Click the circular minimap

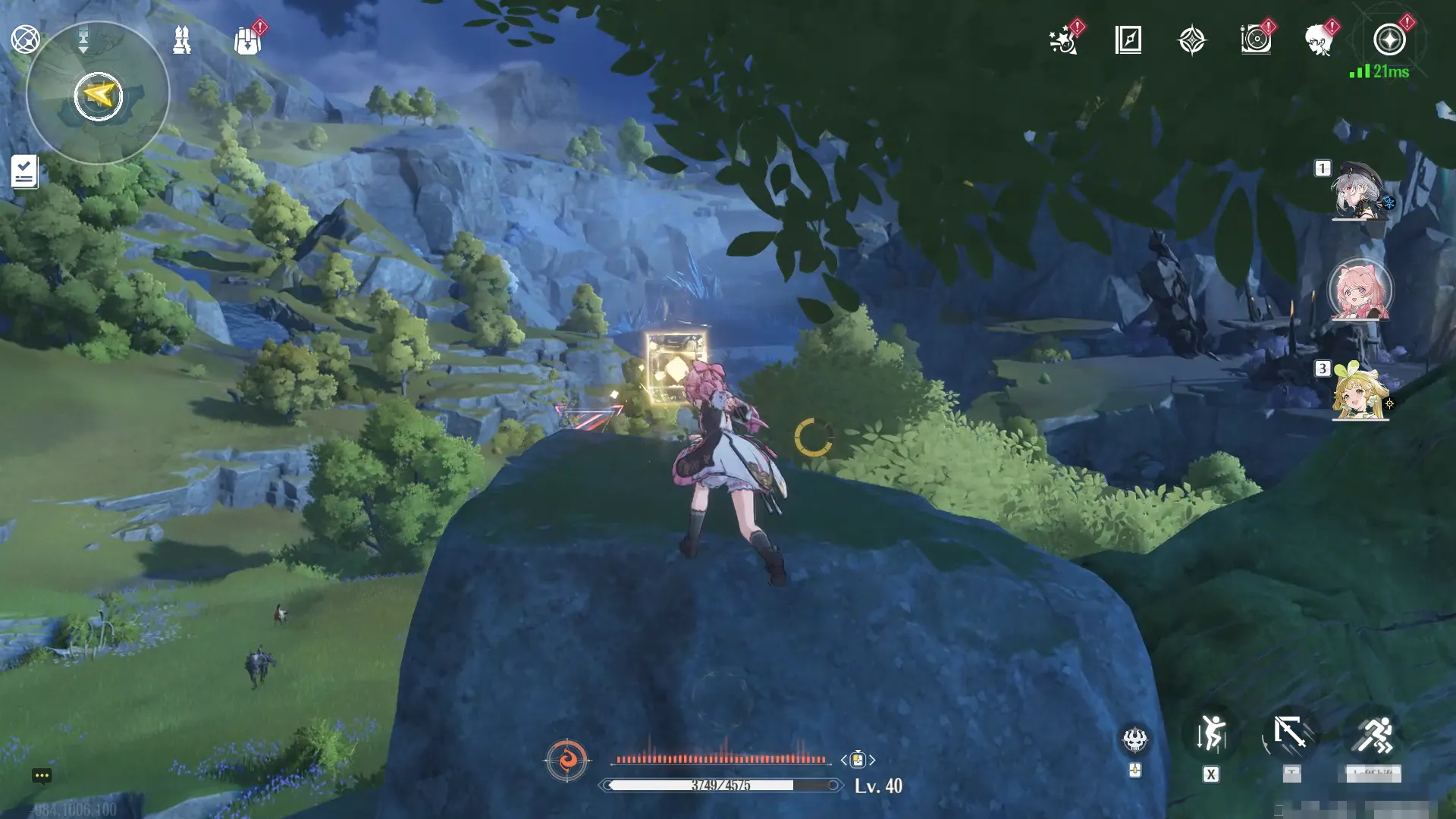98,94
